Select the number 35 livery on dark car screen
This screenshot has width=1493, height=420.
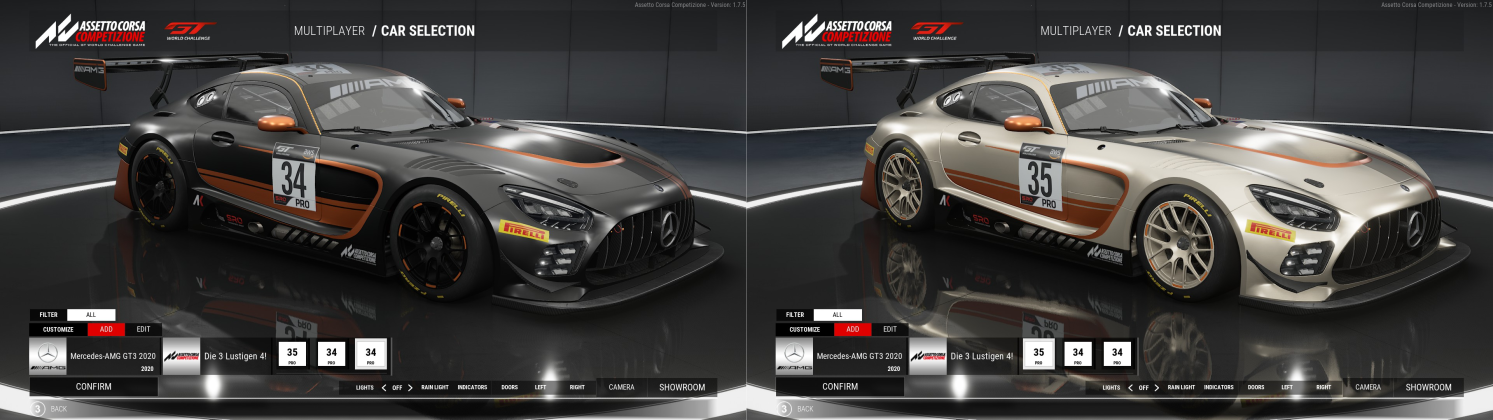[x=292, y=354]
